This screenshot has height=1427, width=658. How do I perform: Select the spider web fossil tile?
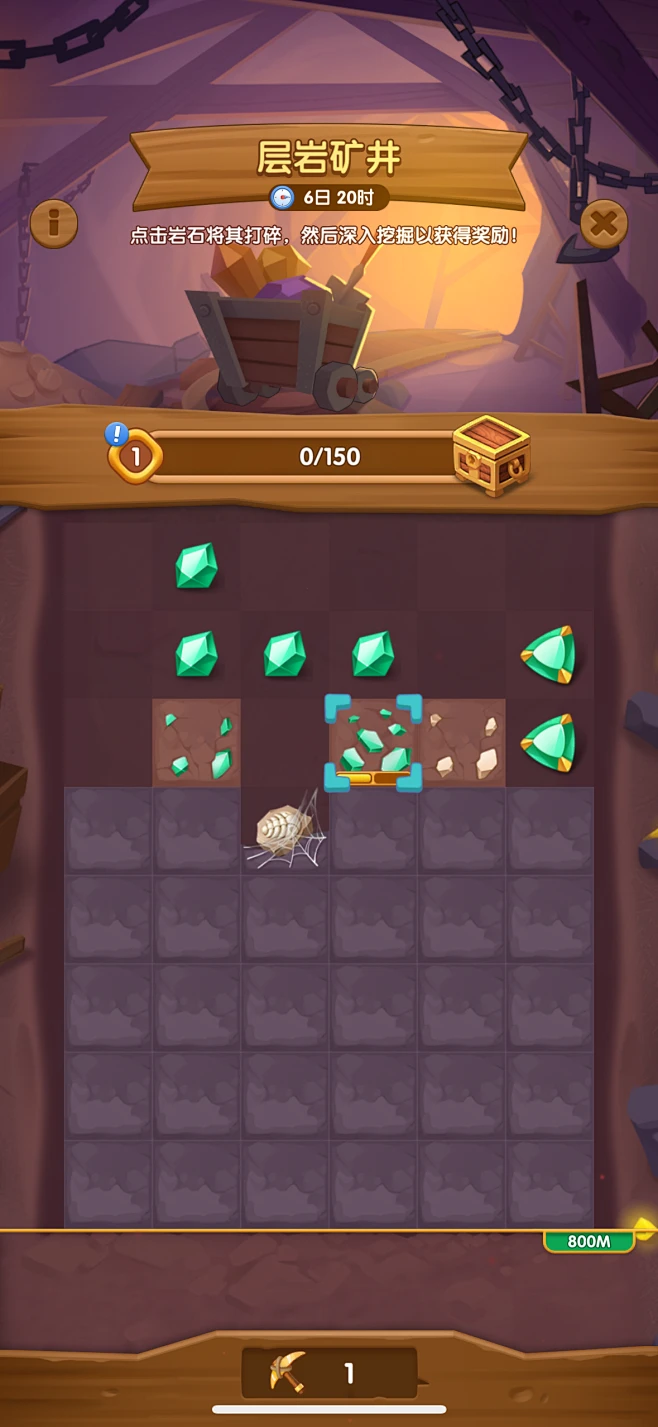[x=285, y=829]
